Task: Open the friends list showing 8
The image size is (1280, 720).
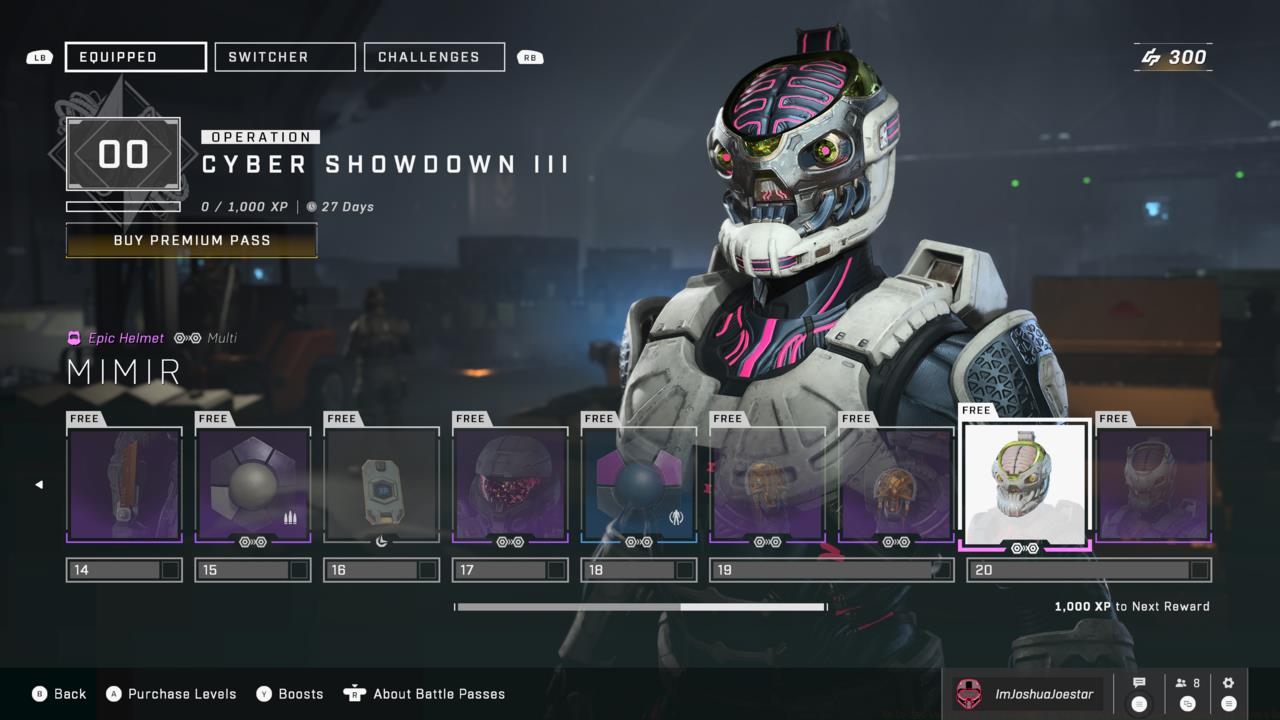Action: (1188, 693)
